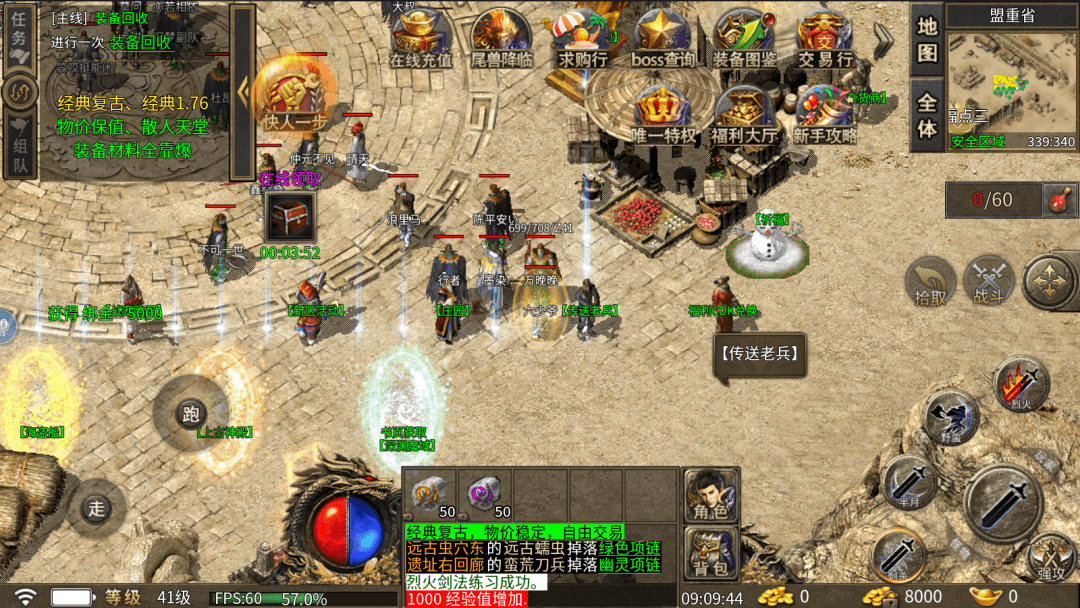
Task: Open the 在线充值 recharge menu
Action: pyautogui.click(x=420, y=38)
